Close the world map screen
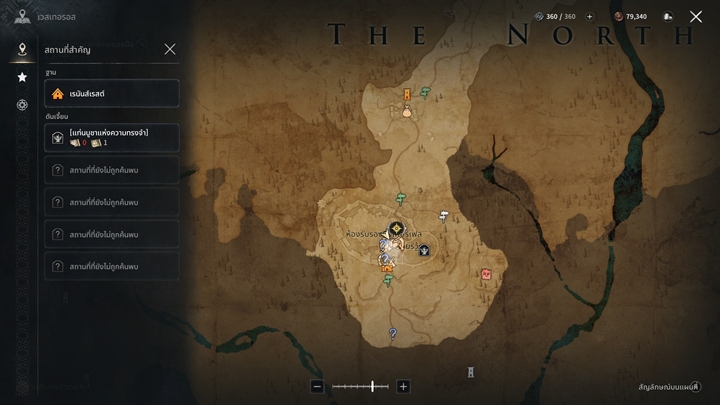The width and height of the screenshot is (720, 405). (696, 16)
